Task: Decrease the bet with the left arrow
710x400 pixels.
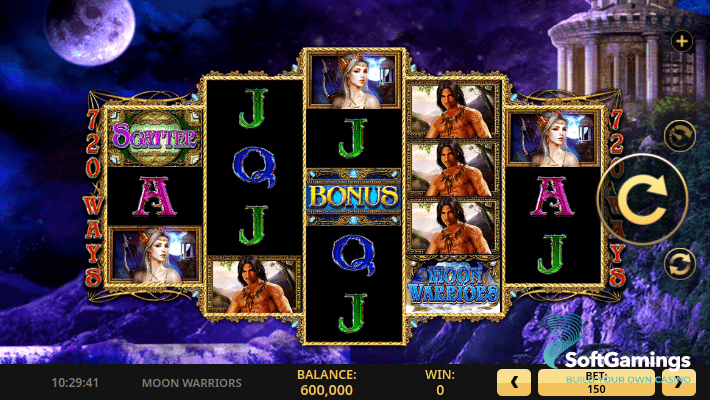Action: [x=514, y=381]
